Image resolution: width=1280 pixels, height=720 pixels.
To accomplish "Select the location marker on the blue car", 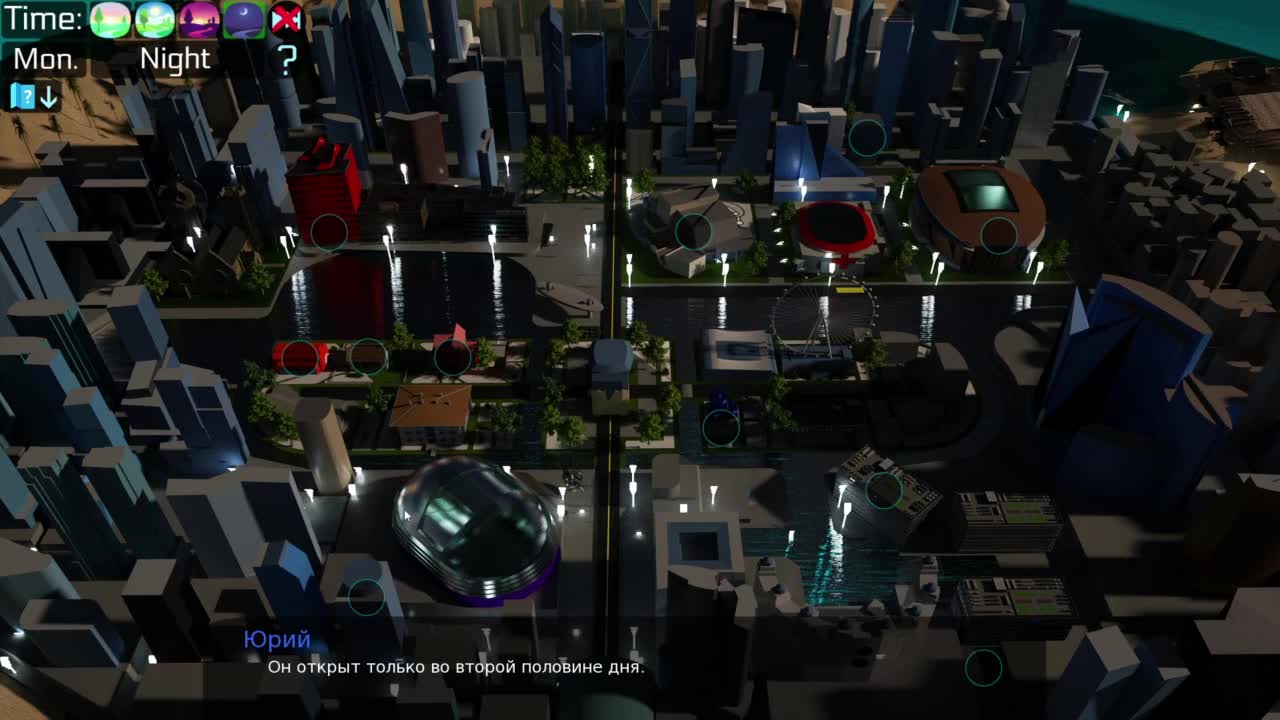I will (721, 428).
